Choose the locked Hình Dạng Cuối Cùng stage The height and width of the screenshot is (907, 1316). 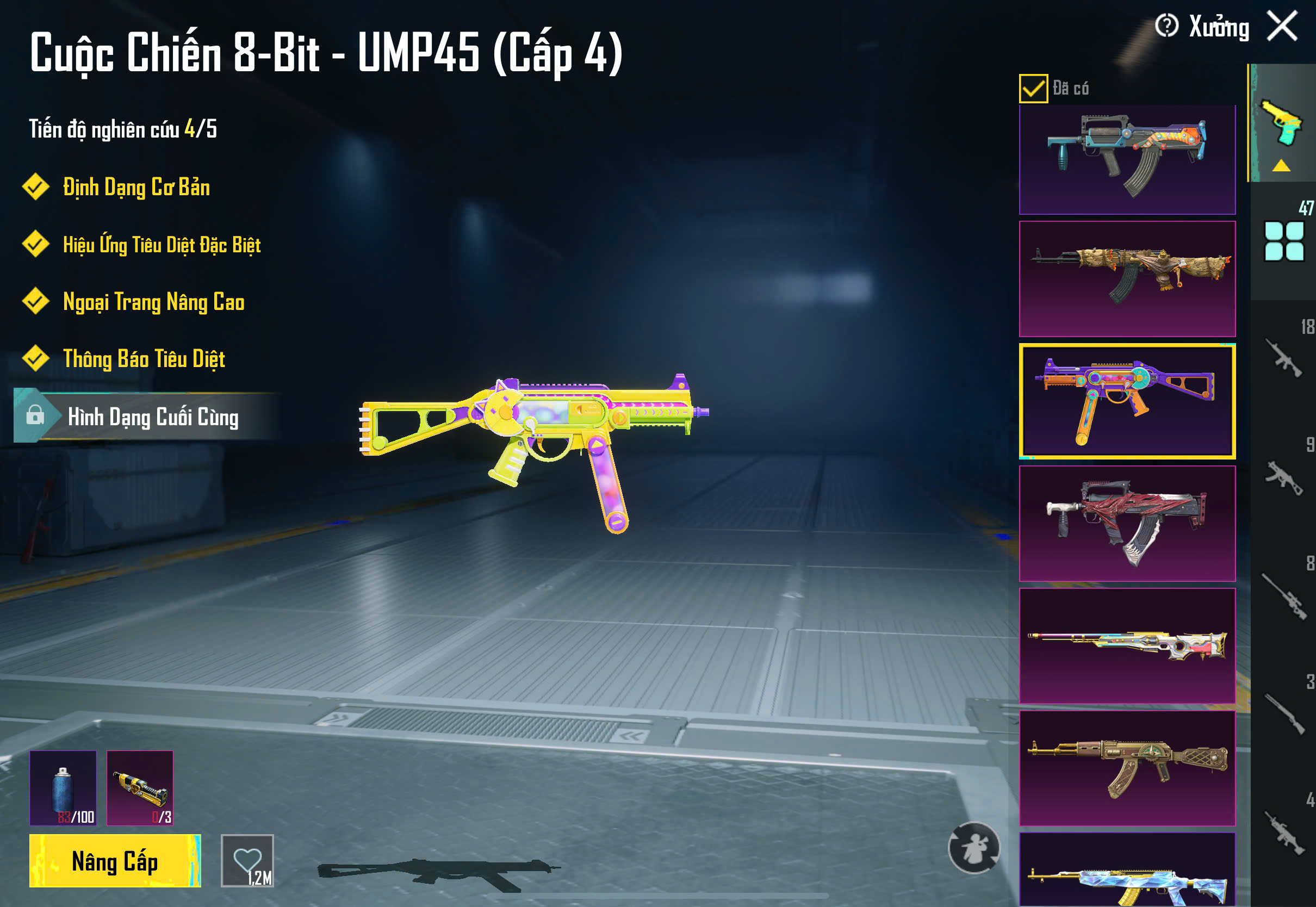(x=152, y=417)
